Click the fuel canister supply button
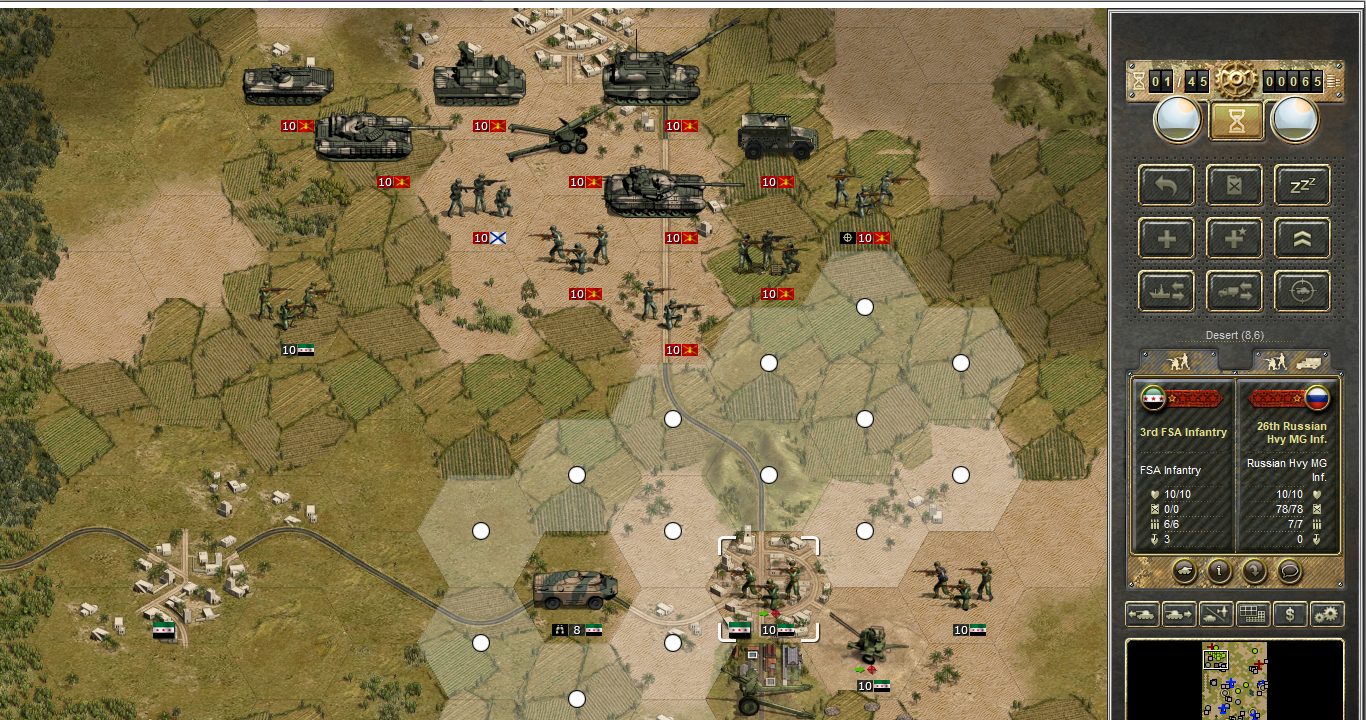Image resolution: width=1366 pixels, height=720 pixels. pos(1234,185)
